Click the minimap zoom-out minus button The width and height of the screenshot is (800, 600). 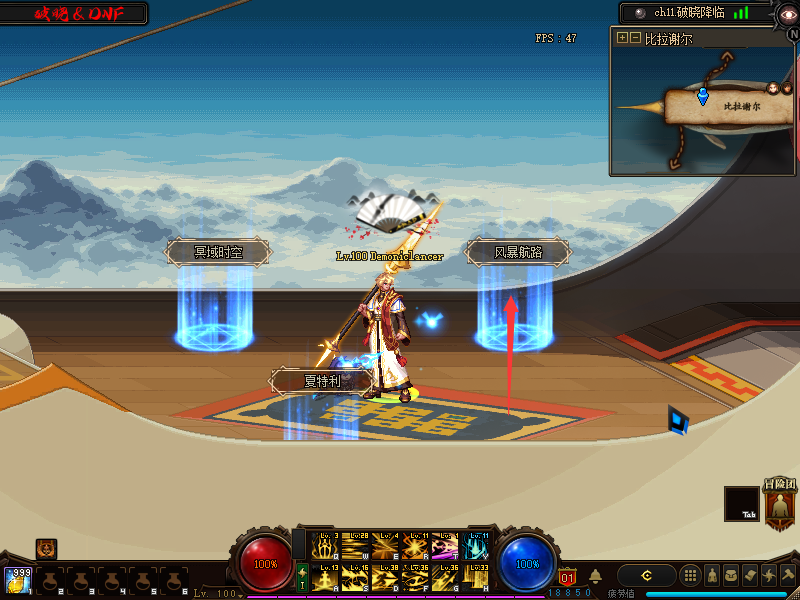tap(635, 38)
